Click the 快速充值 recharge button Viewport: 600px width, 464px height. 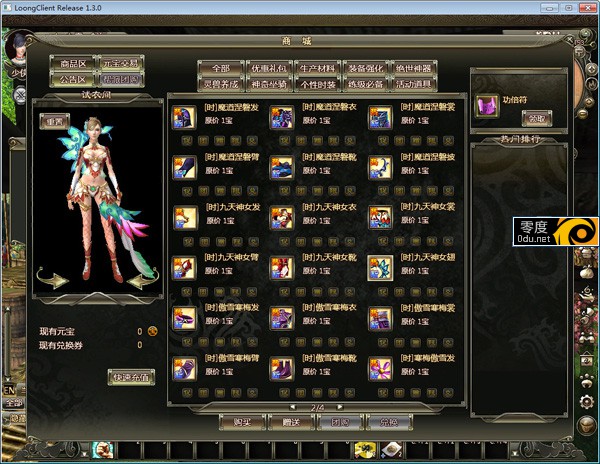point(131,377)
